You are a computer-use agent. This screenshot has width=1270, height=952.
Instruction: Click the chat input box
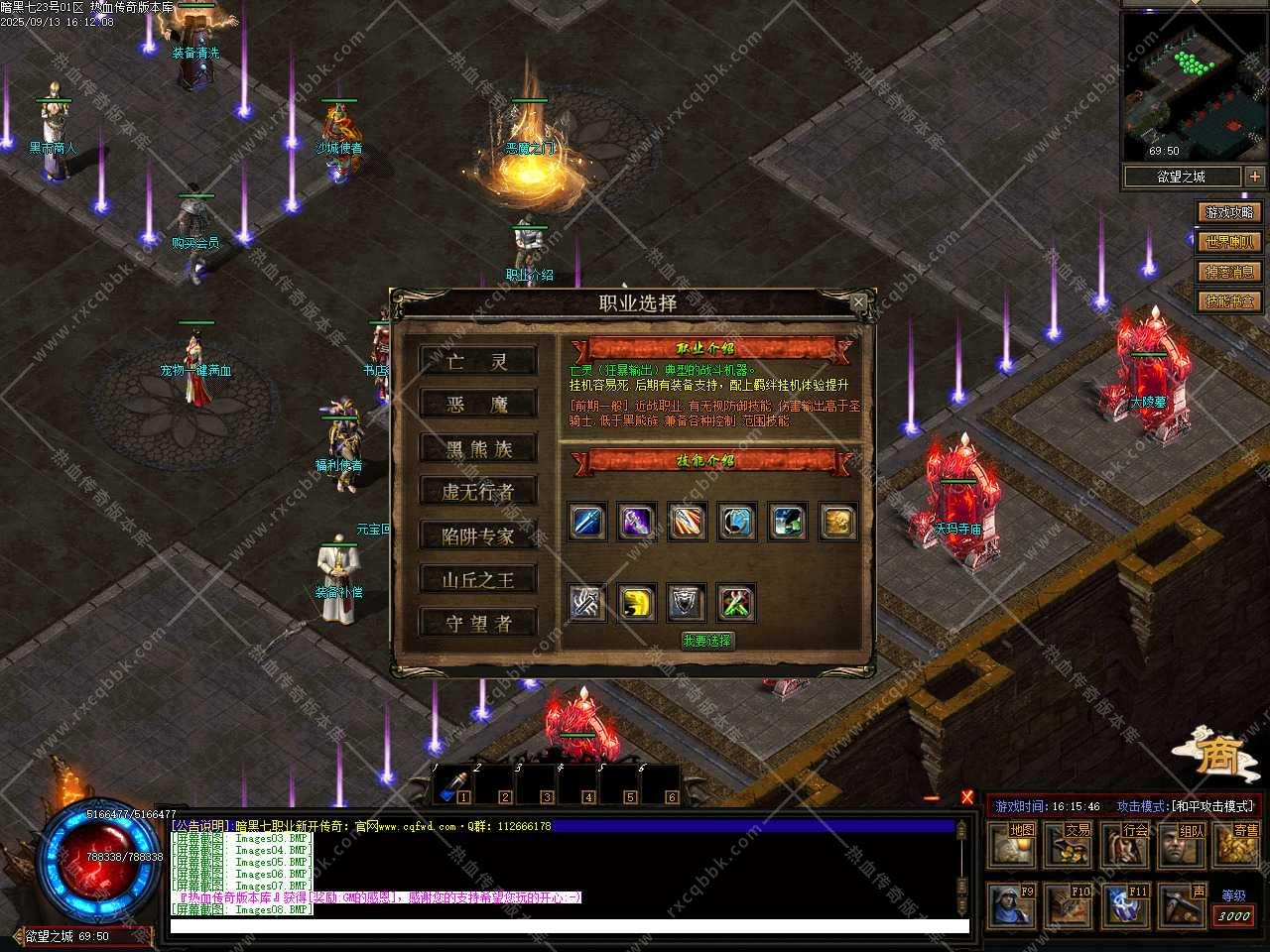point(569,927)
